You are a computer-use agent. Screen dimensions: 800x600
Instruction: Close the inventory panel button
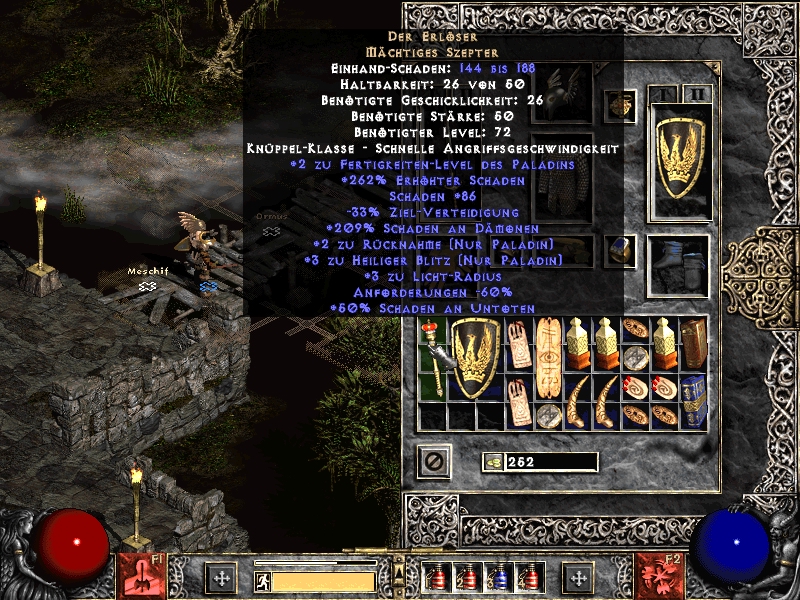click(x=435, y=462)
